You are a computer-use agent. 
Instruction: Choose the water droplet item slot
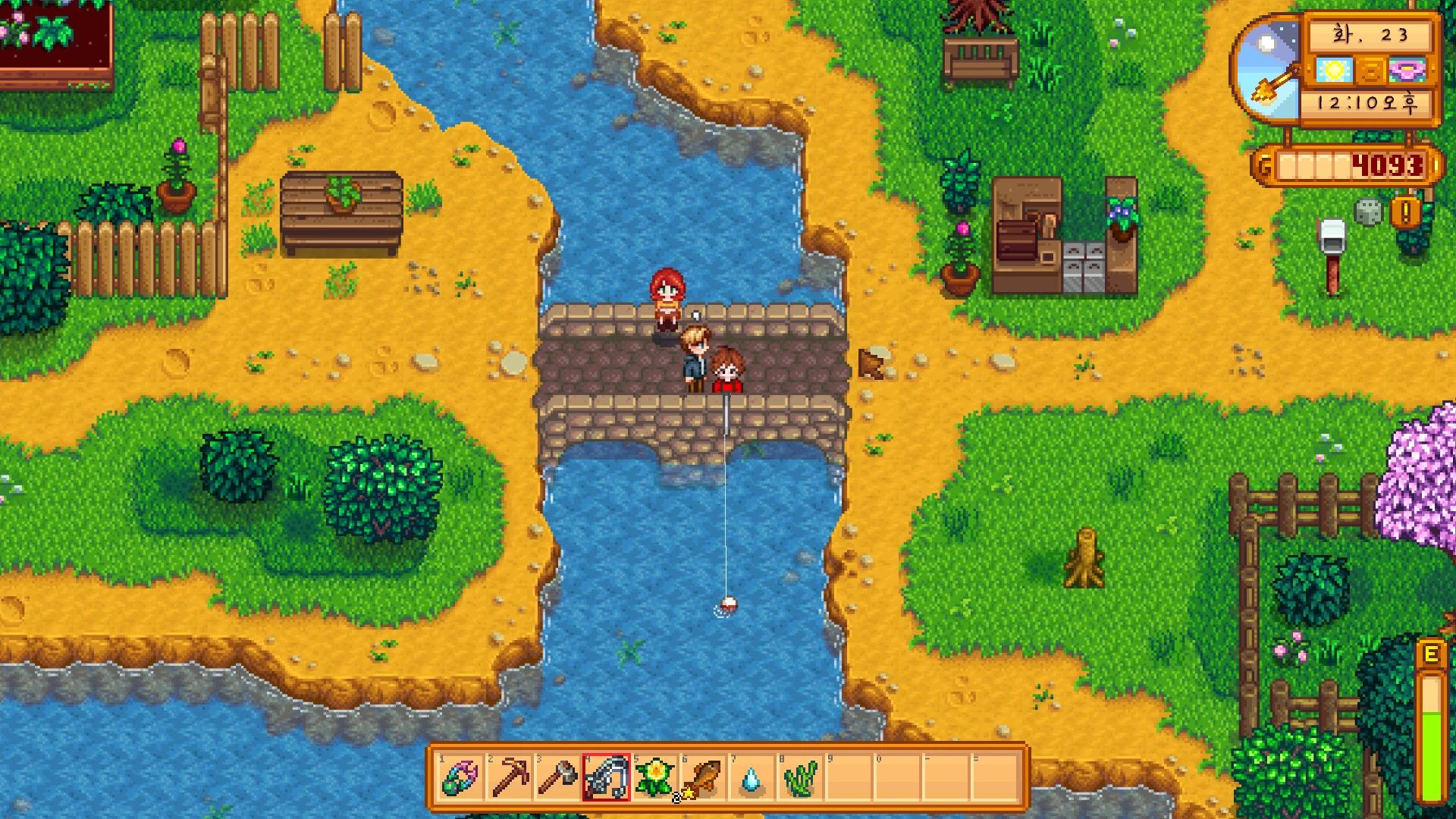[752, 778]
